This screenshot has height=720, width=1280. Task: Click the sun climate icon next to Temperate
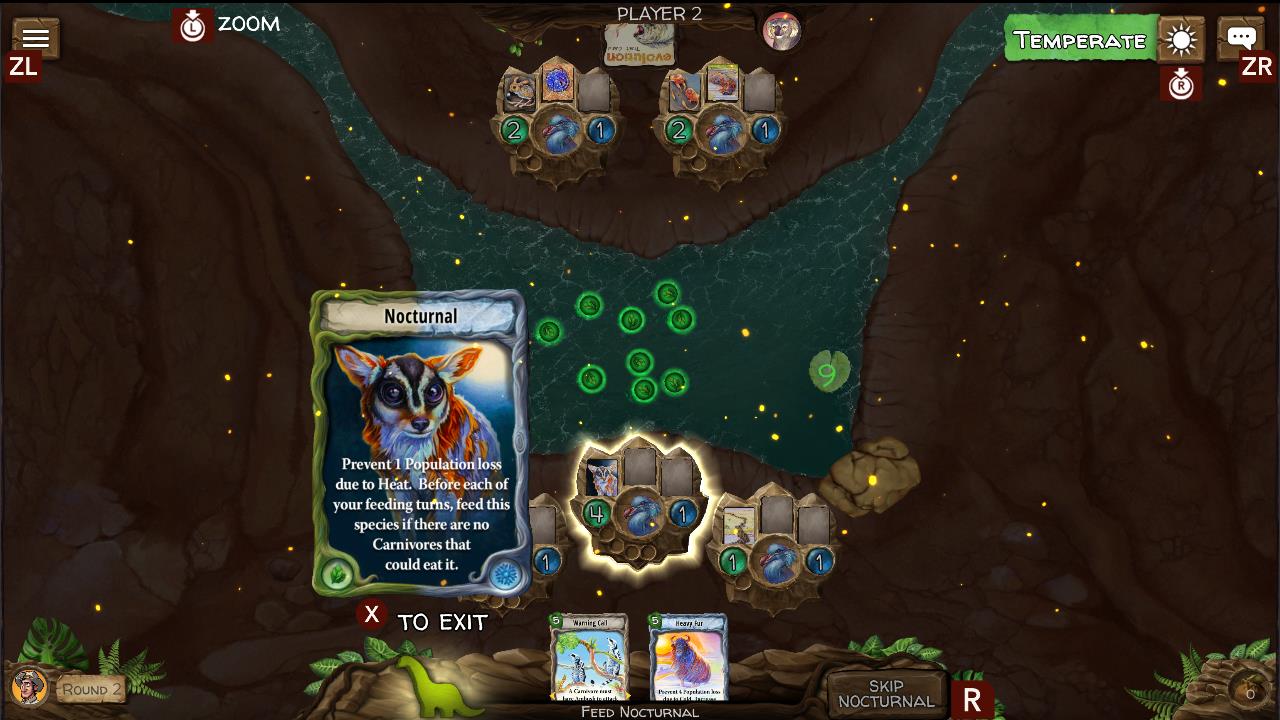coord(1181,41)
